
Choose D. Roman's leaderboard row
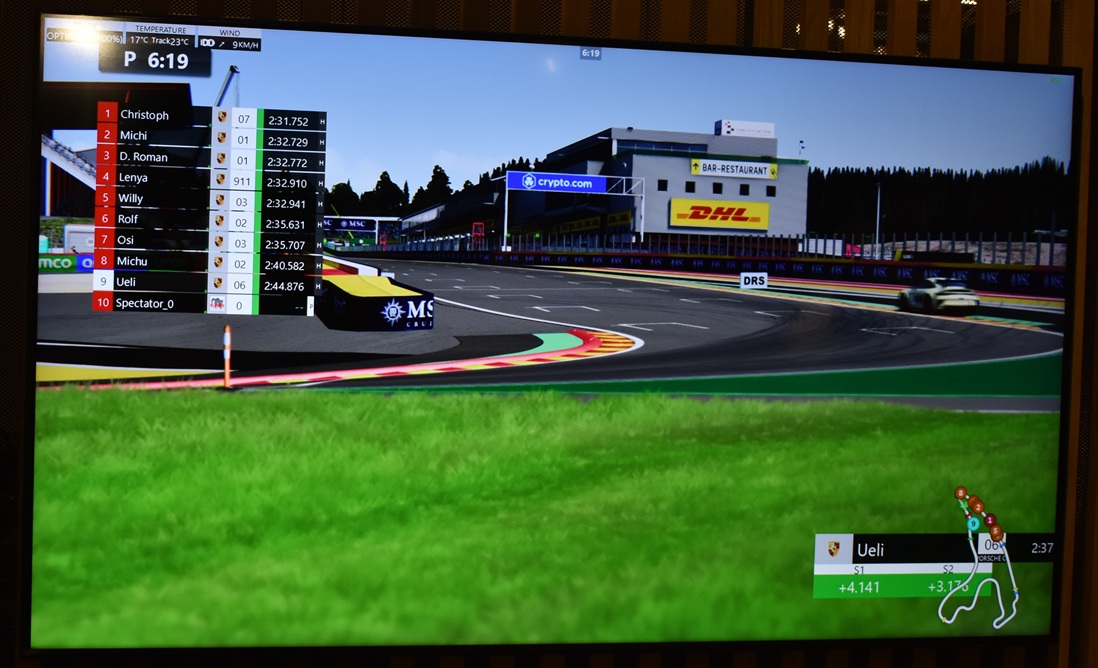click(x=144, y=157)
